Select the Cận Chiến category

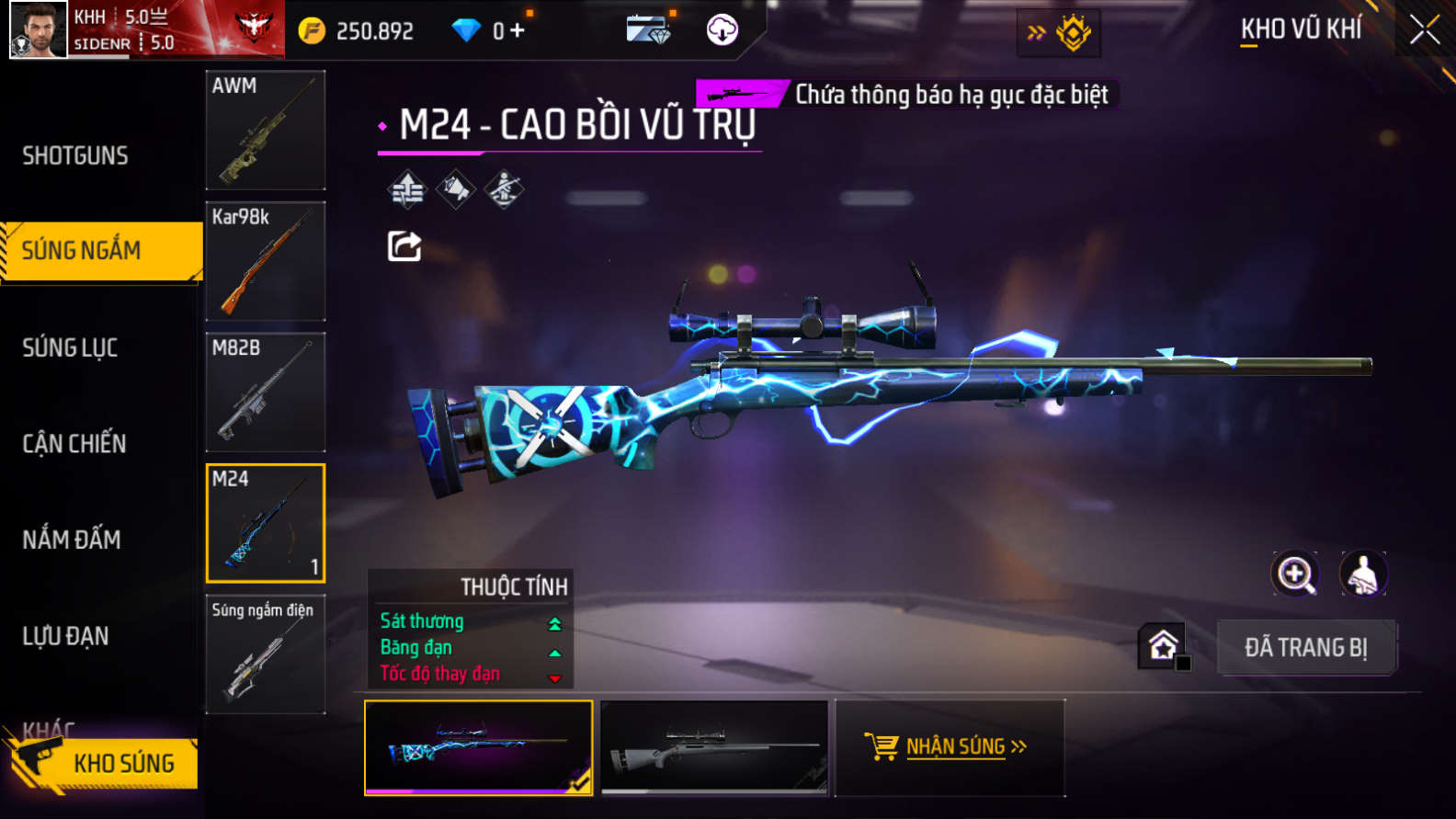tap(74, 443)
